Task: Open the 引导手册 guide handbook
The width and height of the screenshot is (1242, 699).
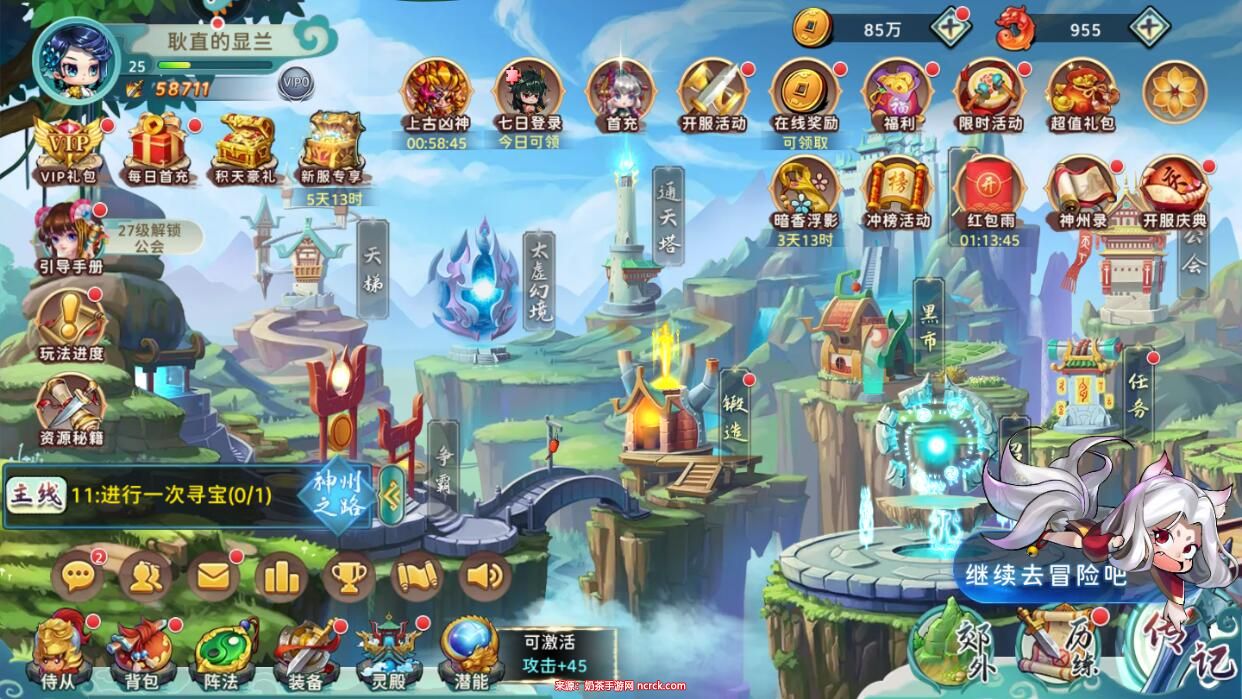Action: click(x=70, y=238)
